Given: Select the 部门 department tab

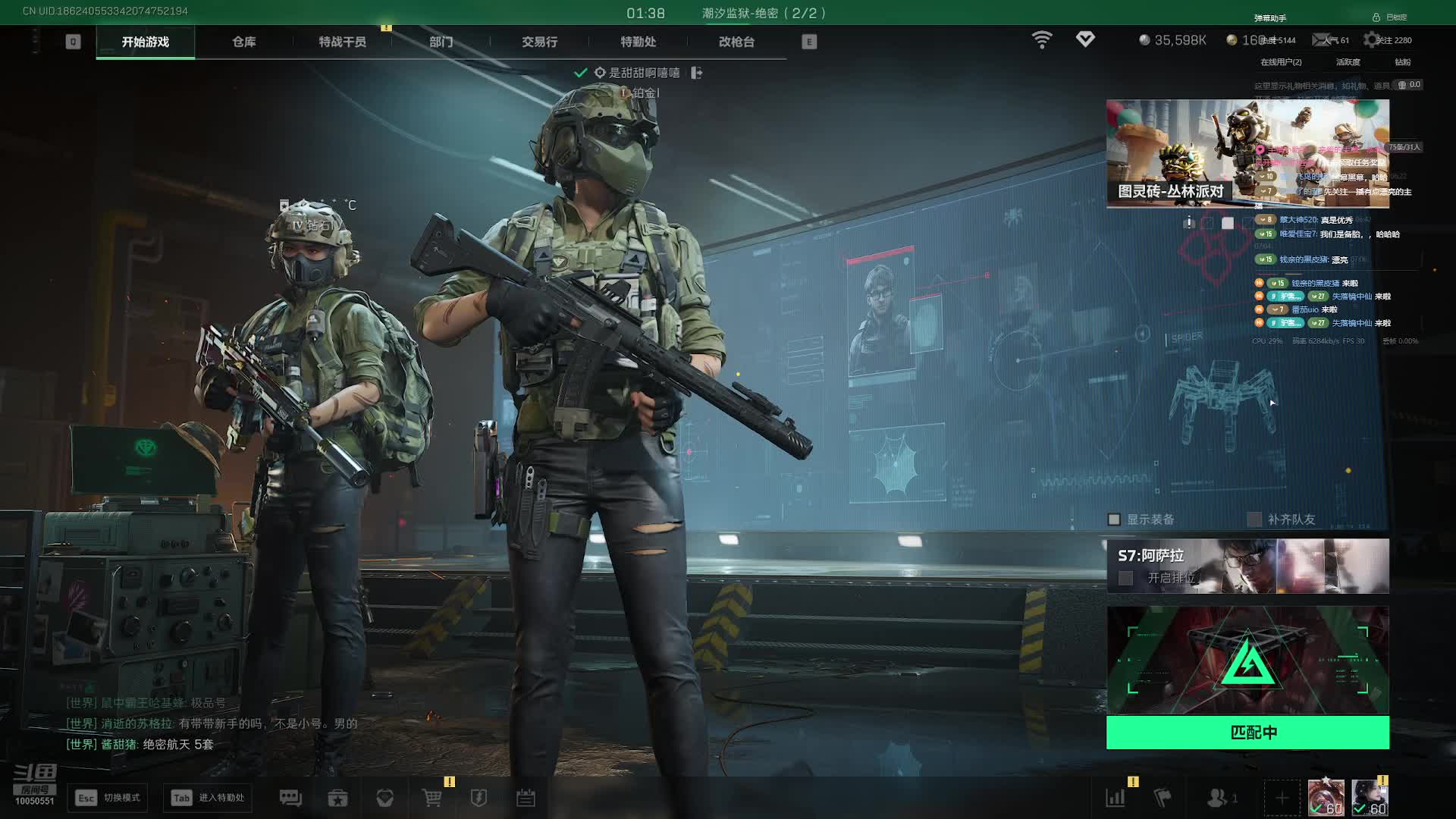Looking at the screenshot, I should (441, 42).
